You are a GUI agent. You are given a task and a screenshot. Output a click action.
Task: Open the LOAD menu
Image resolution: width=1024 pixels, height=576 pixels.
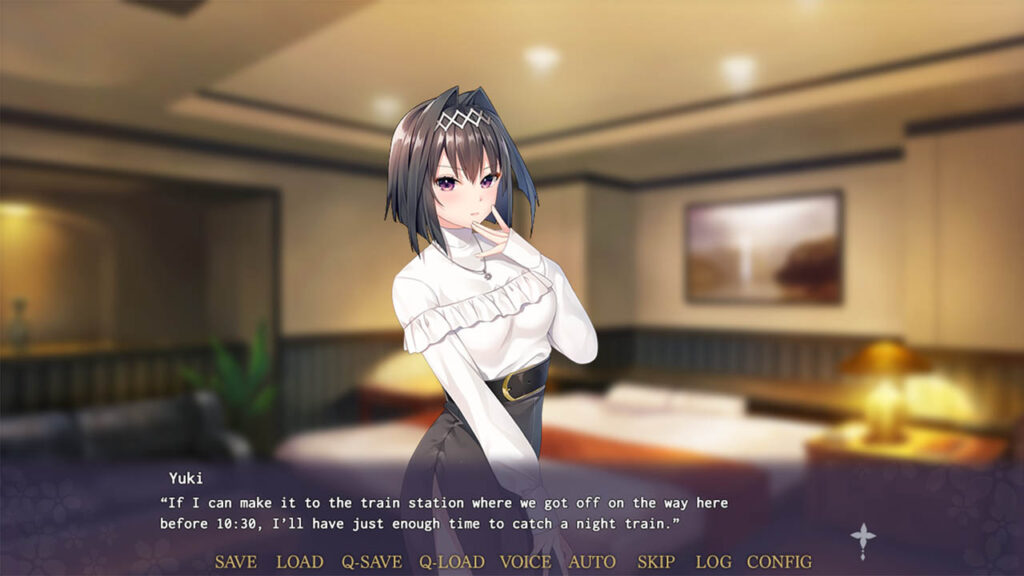pos(299,562)
